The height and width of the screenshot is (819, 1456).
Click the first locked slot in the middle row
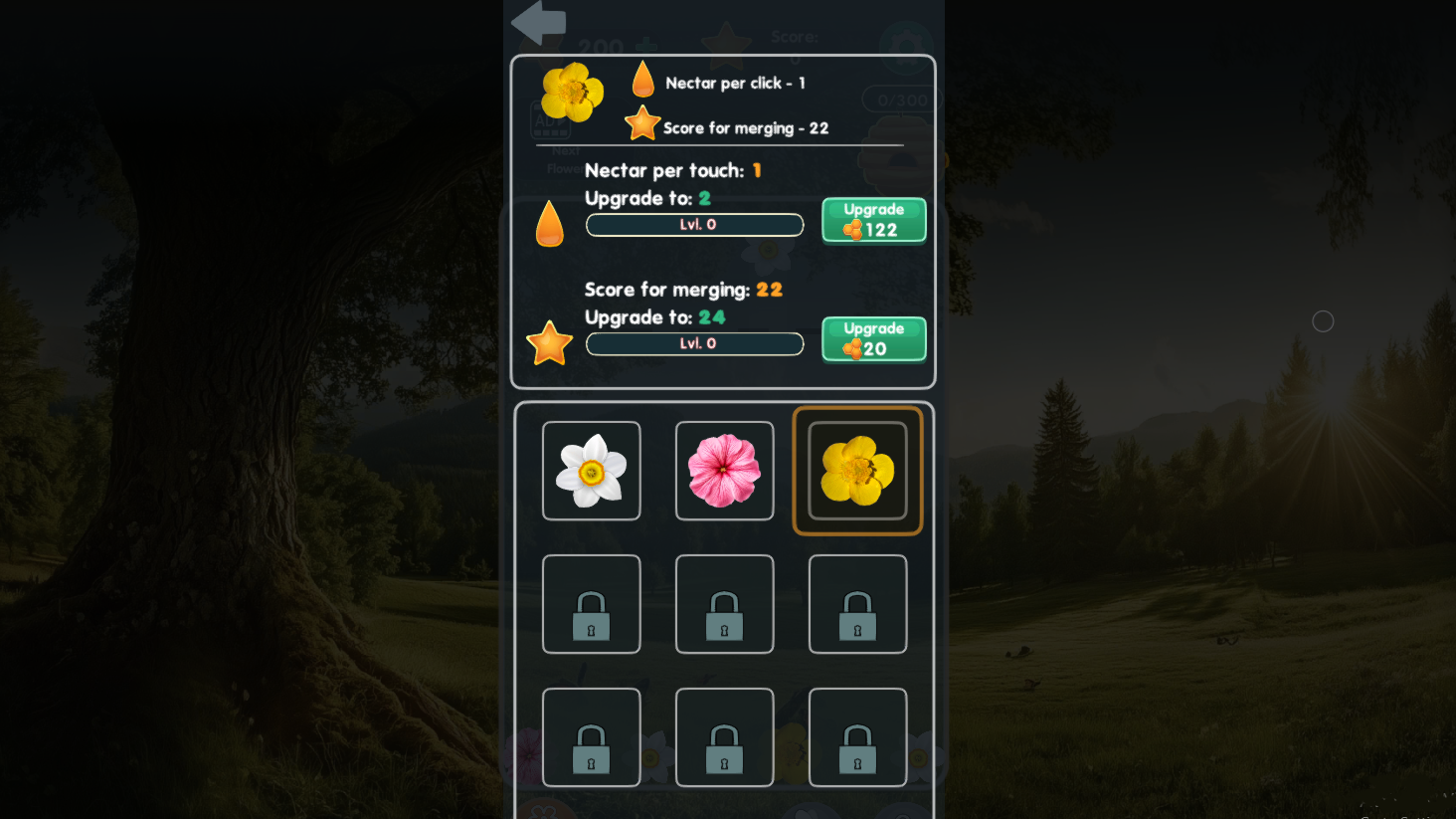click(x=591, y=603)
